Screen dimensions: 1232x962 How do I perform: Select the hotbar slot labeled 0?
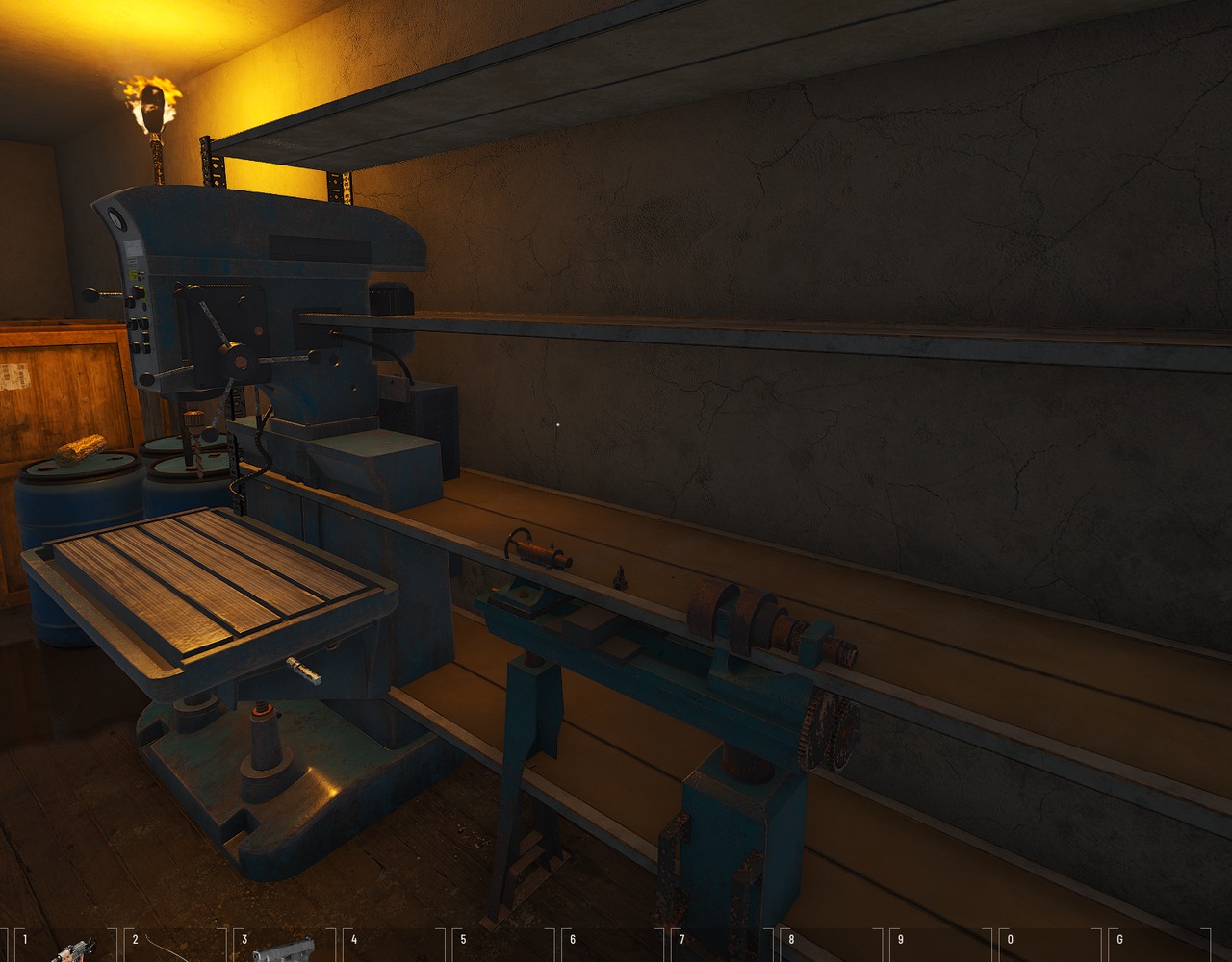point(1047,948)
